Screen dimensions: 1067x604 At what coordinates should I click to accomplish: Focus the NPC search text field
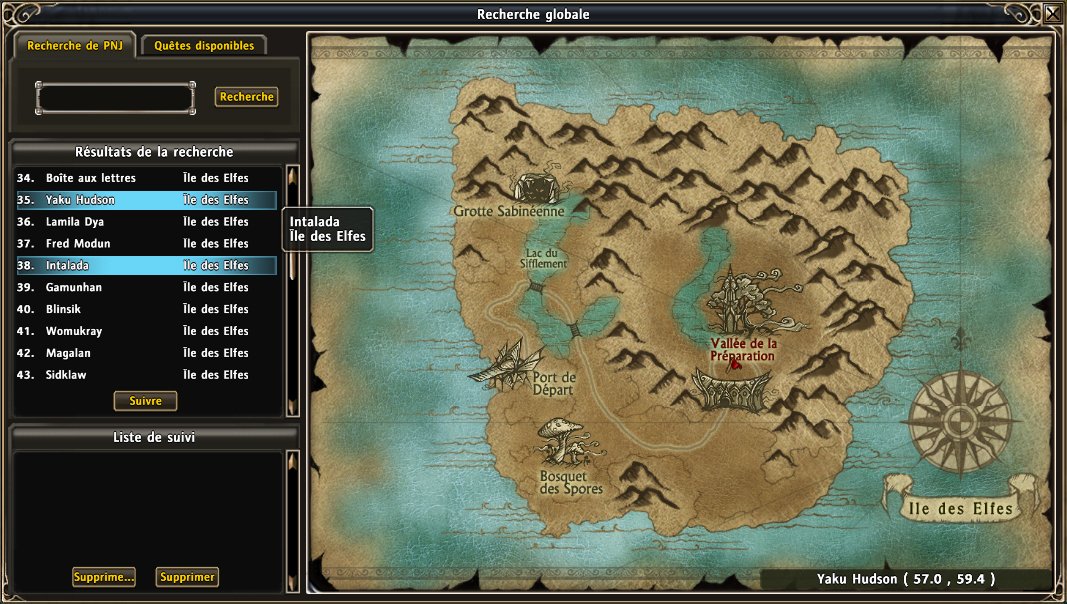click(115, 97)
